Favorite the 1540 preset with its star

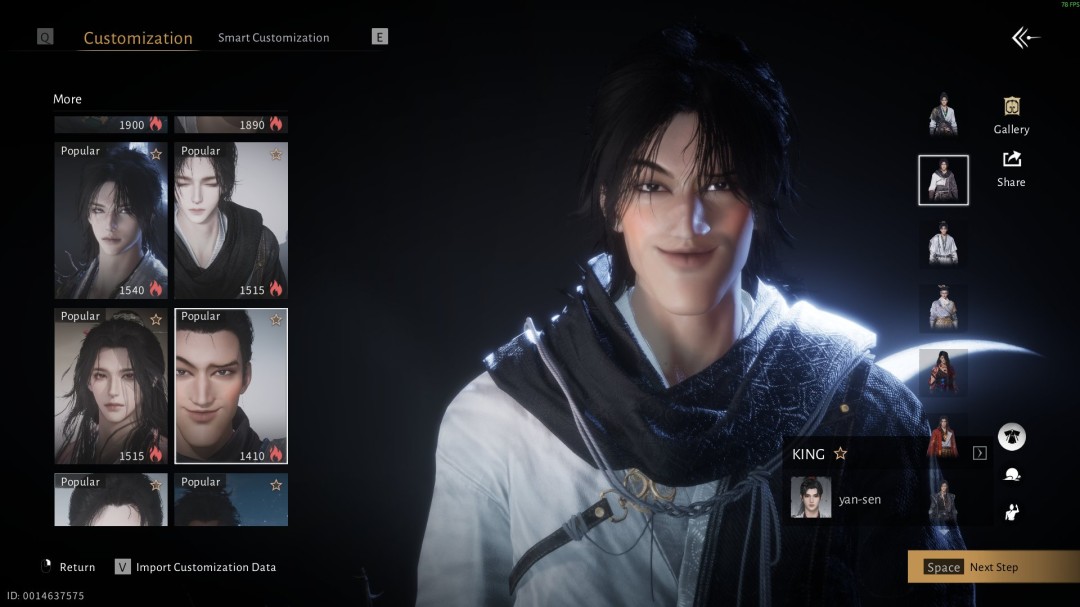(x=156, y=154)
